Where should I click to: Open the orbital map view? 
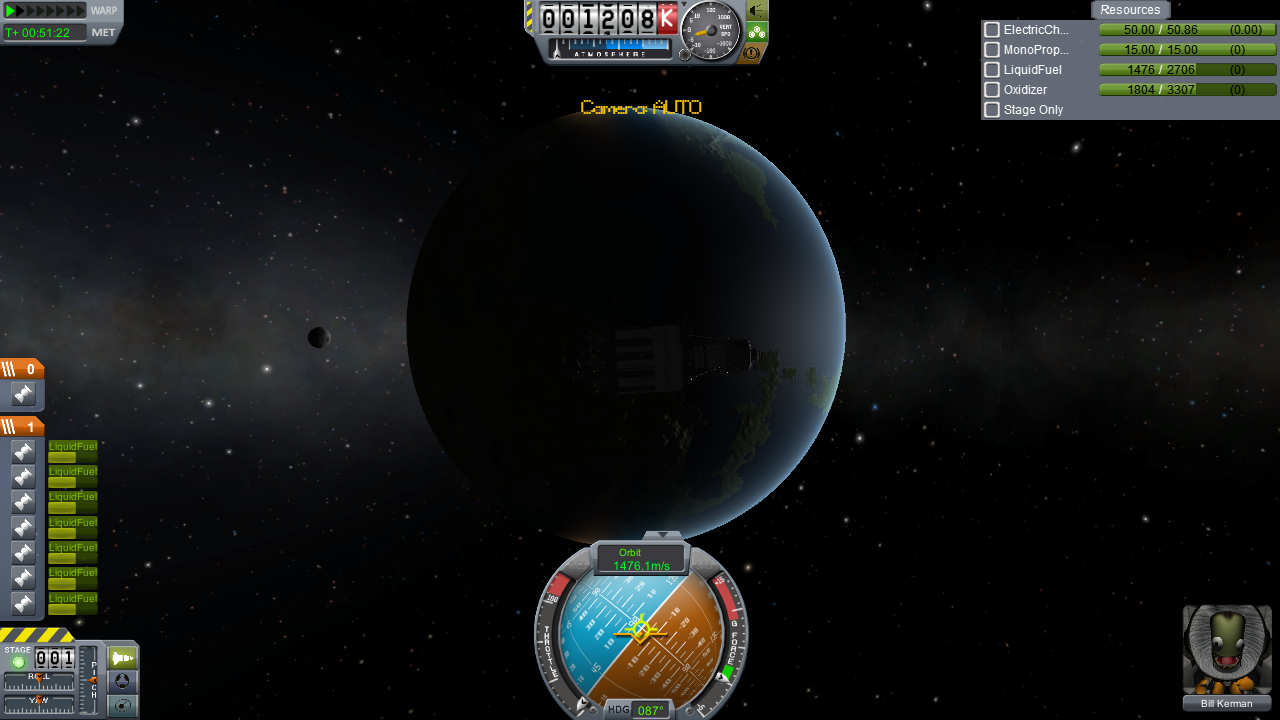click(123, 706)
